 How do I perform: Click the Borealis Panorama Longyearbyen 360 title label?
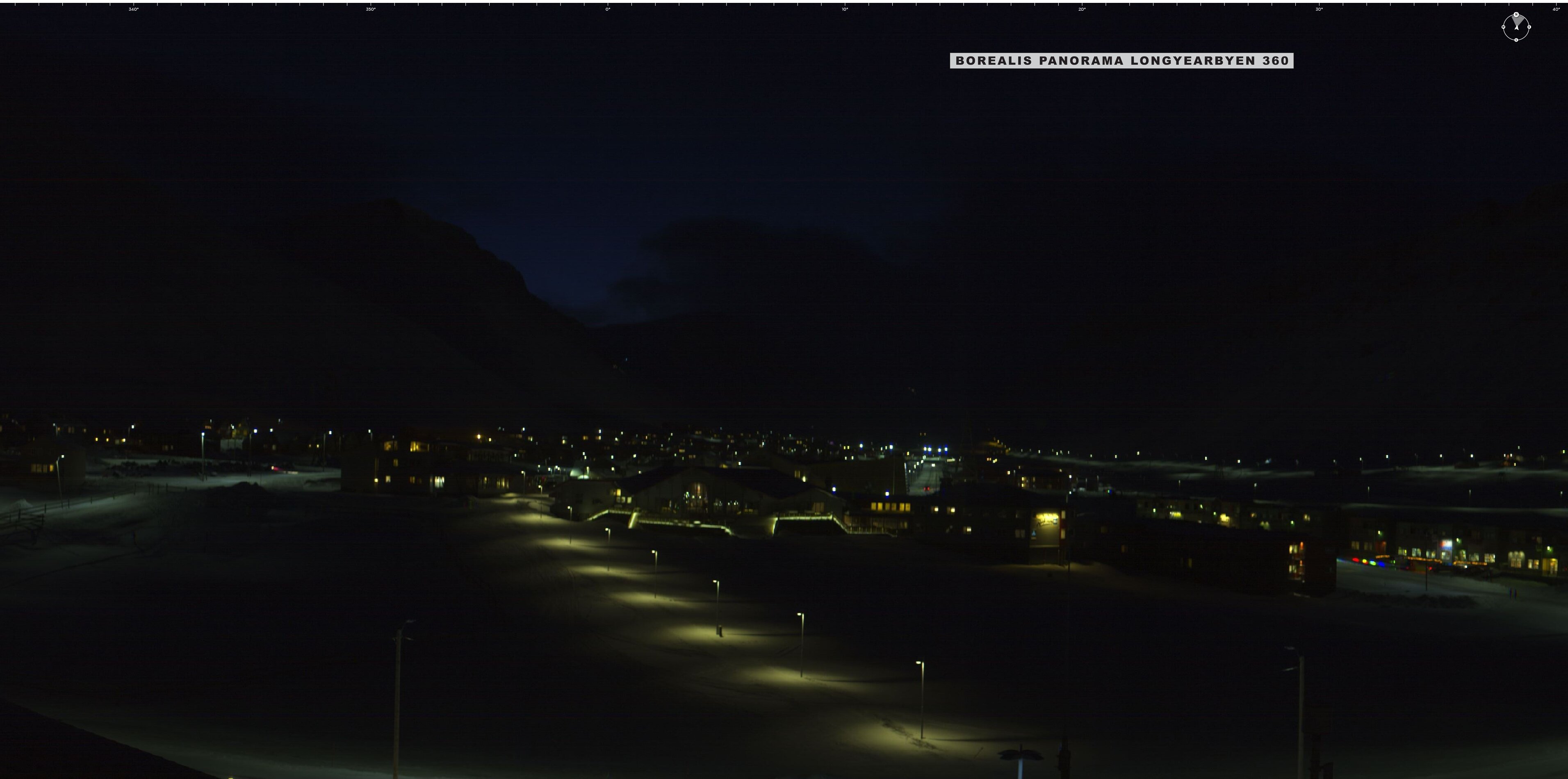pos(1121,61)
